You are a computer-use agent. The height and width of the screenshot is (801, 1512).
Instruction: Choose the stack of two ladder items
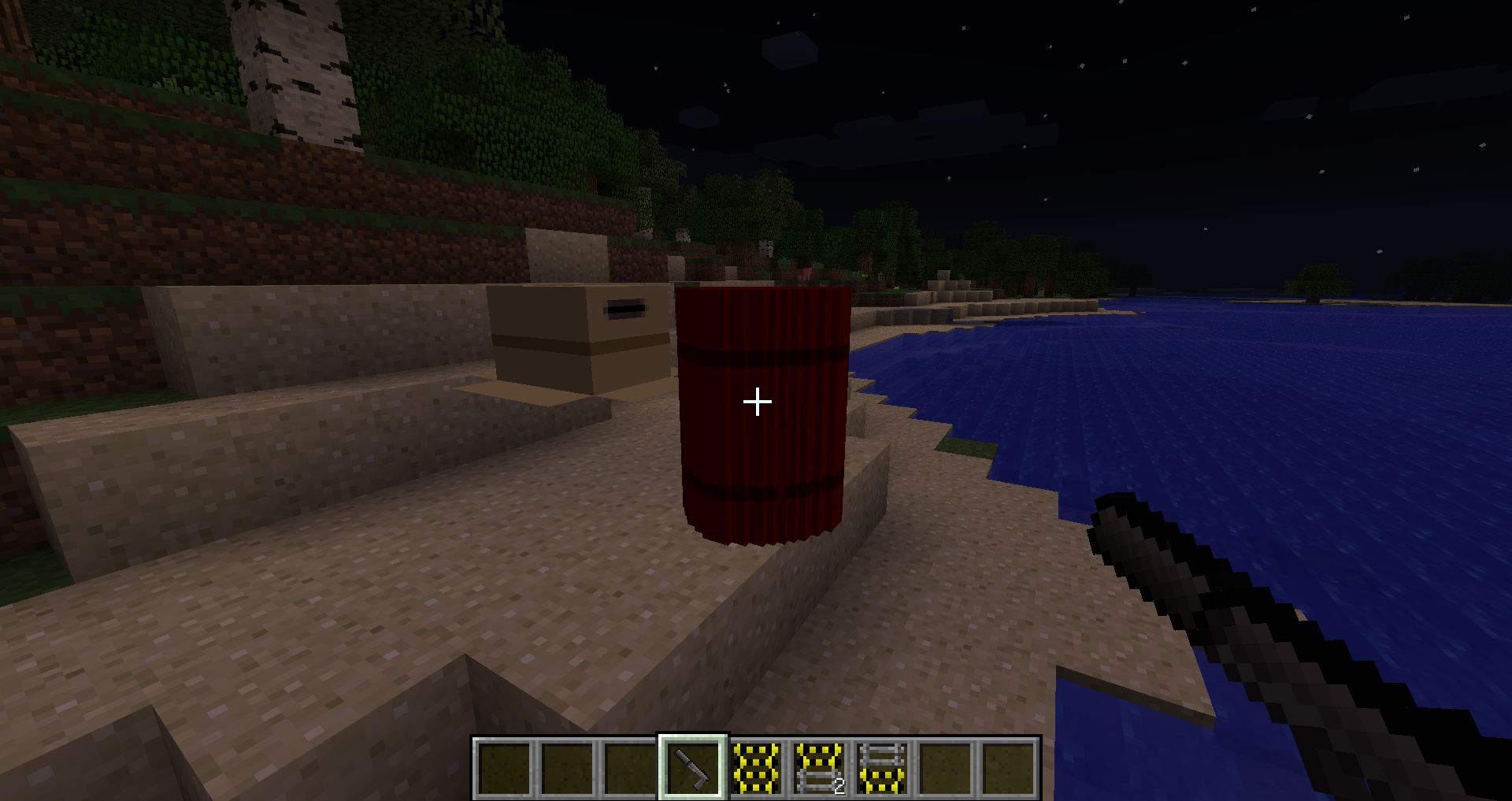(x=819, y=768)
